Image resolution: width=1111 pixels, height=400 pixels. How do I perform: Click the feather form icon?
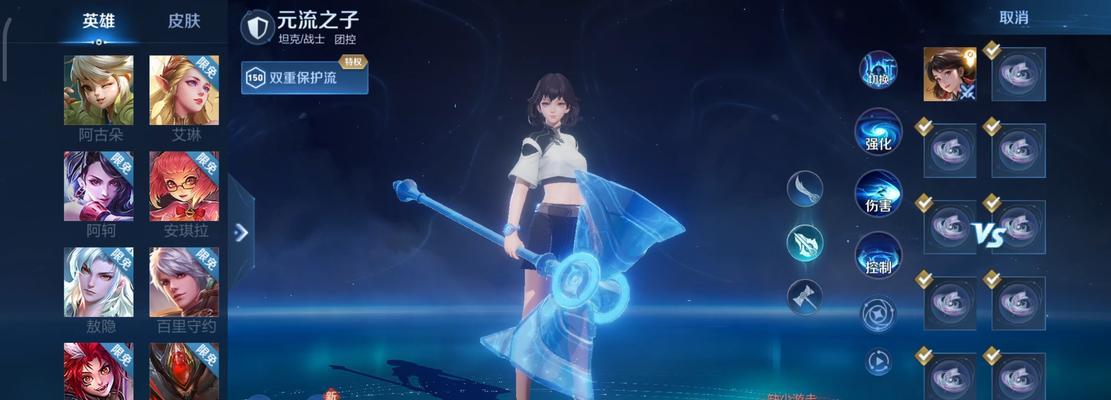pyautogui.click(x=804, y=188)
